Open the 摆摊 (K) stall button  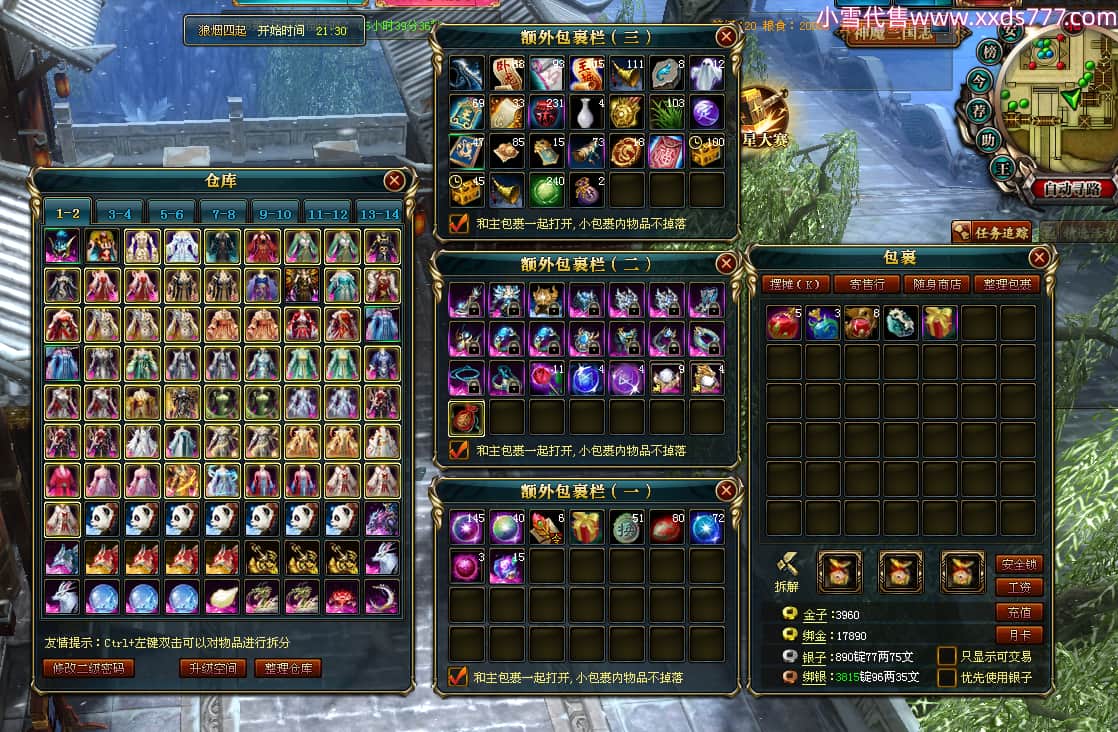point(795,284)
